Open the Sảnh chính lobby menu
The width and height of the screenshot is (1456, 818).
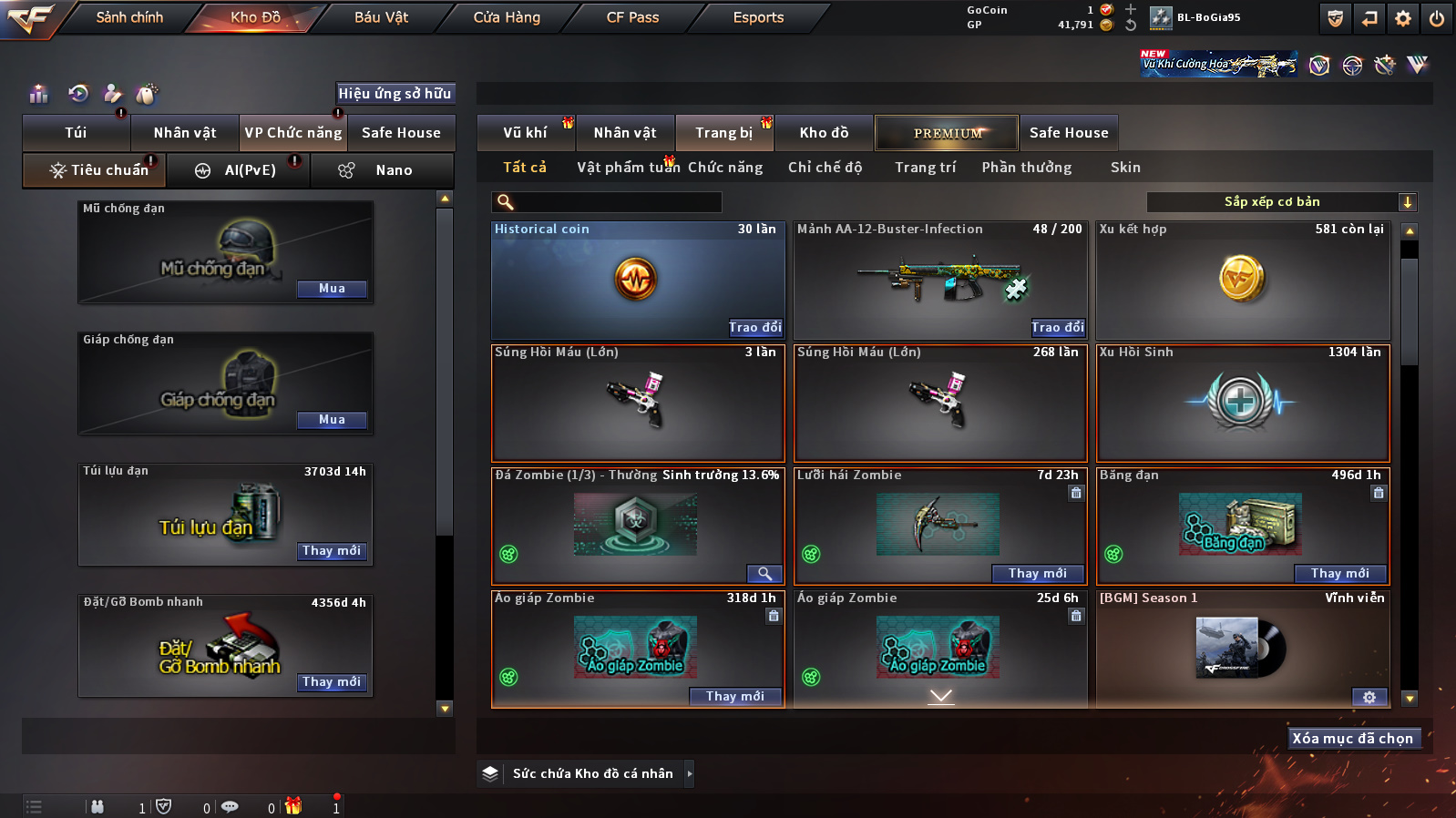pos(129,17)
